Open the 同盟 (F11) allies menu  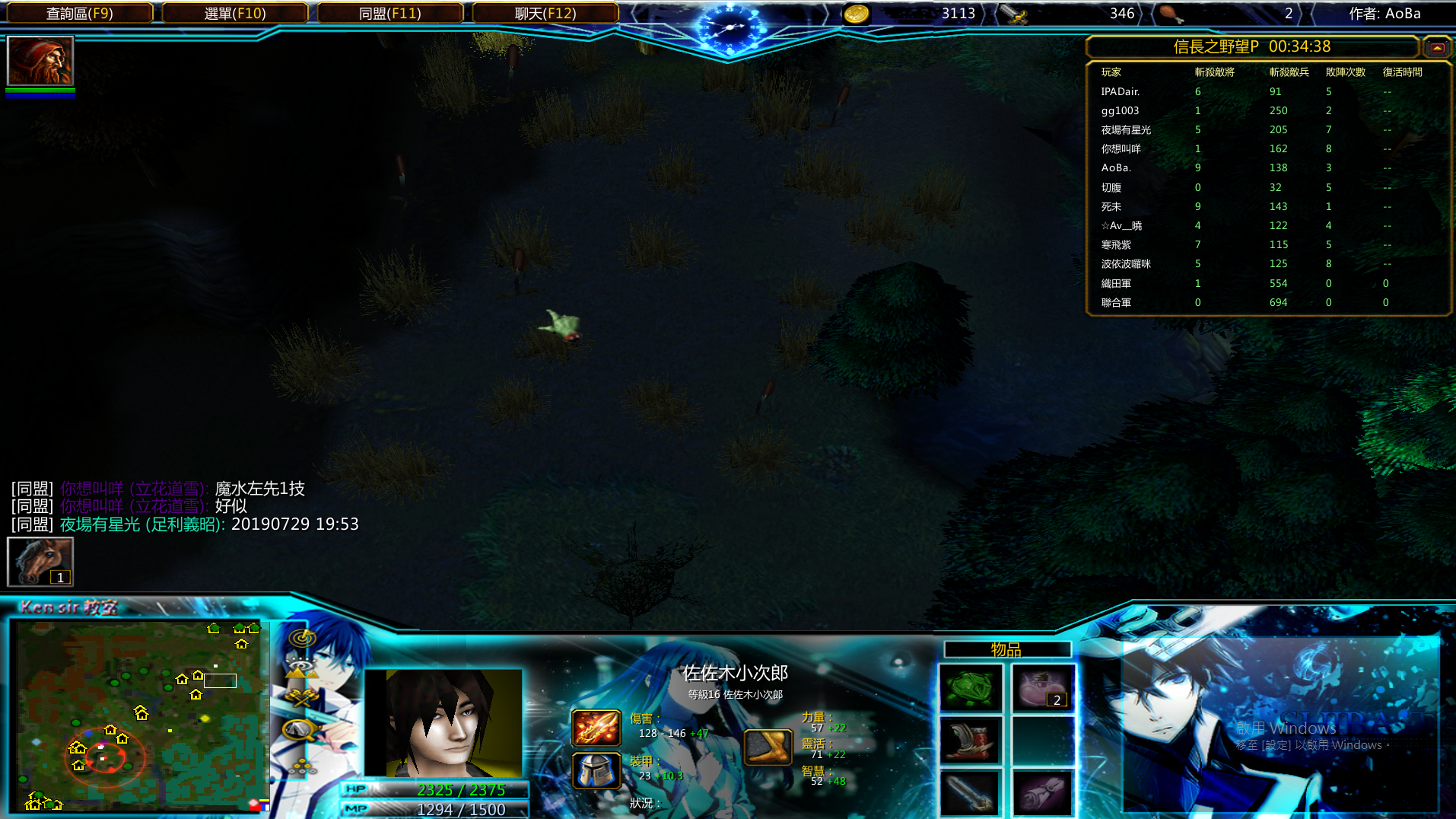(x=390, y=13)
